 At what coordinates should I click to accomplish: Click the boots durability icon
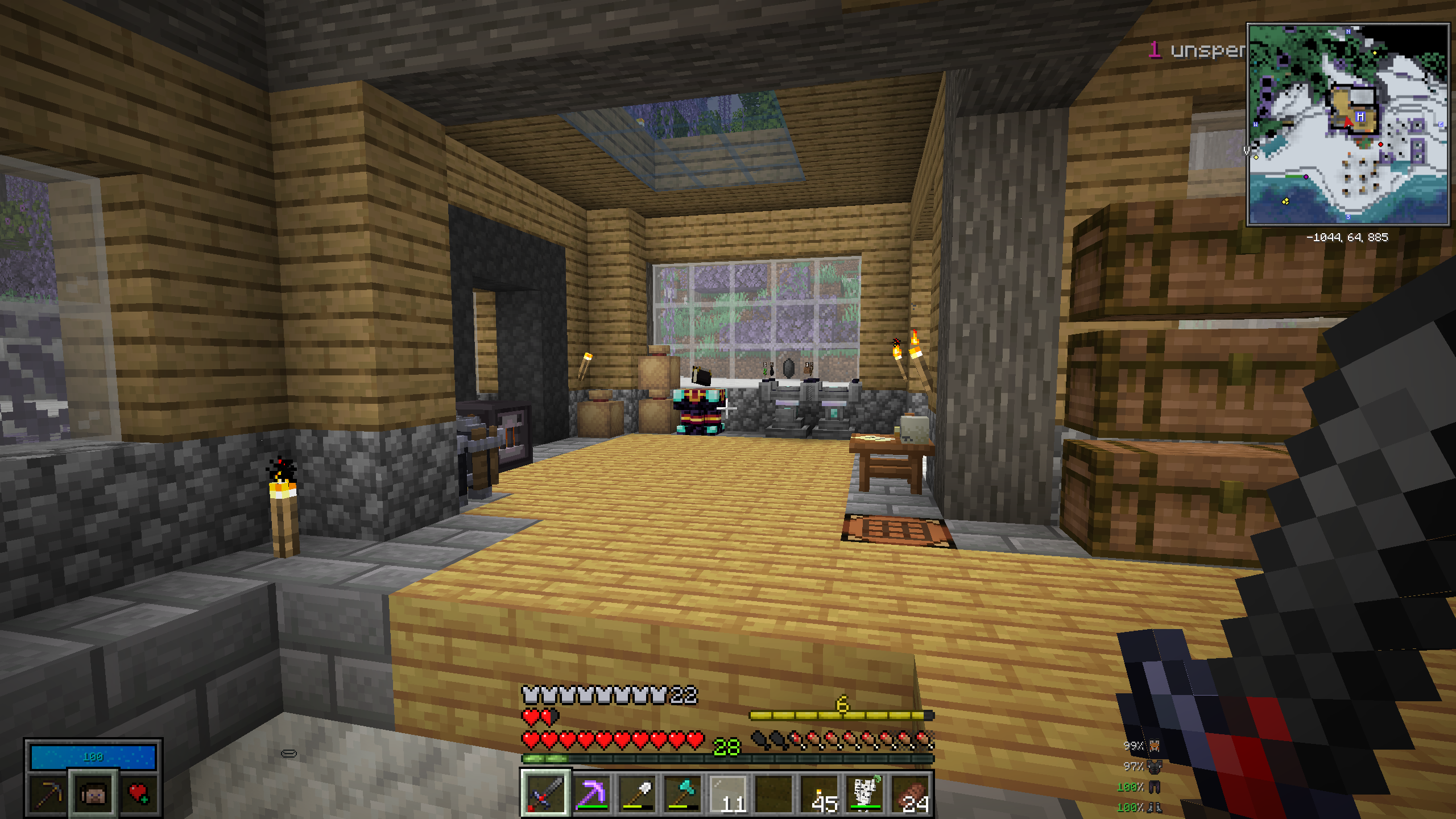point(1155,807)
